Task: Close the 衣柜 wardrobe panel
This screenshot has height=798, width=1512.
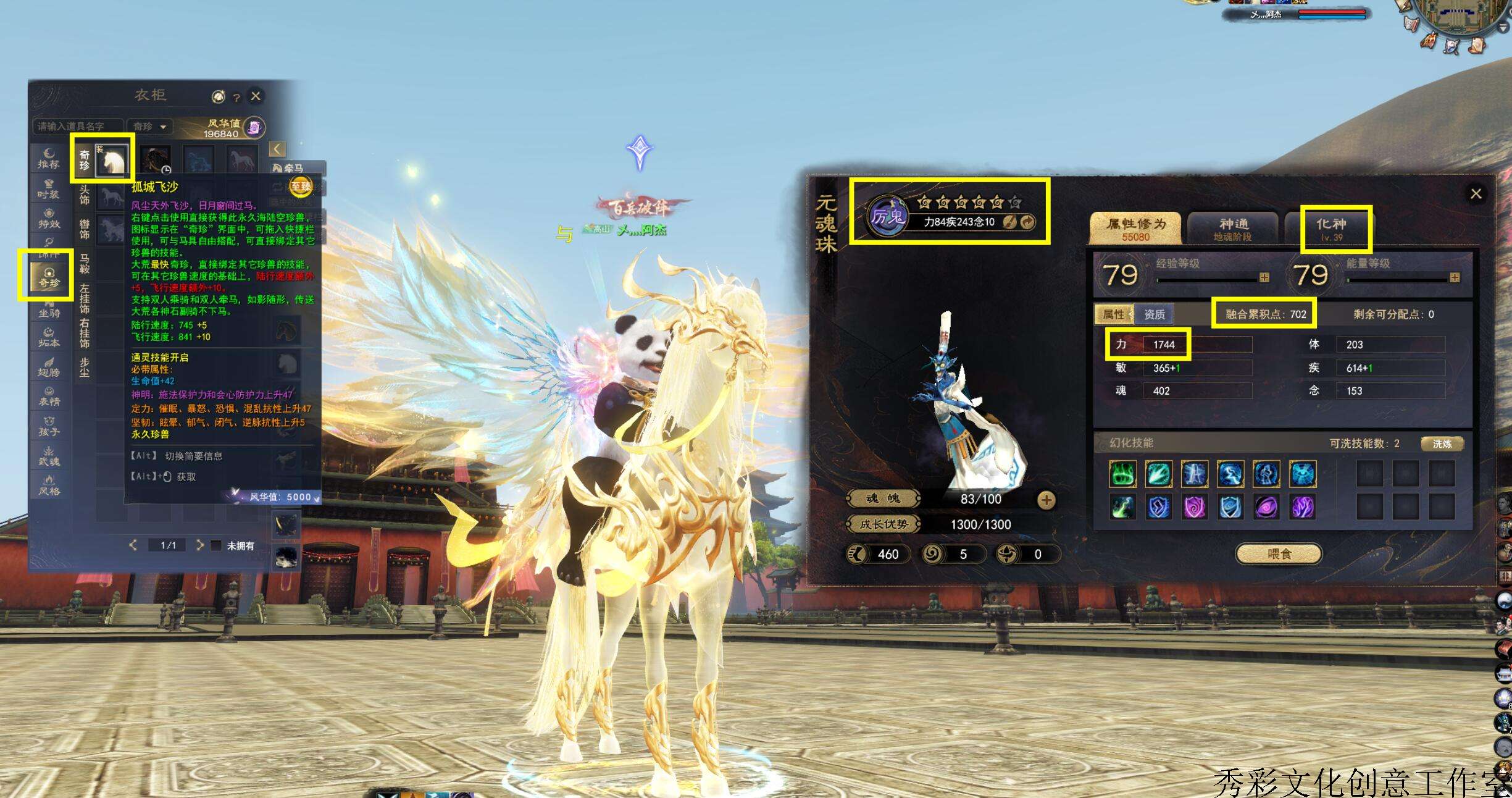Action: click(256, 96)
